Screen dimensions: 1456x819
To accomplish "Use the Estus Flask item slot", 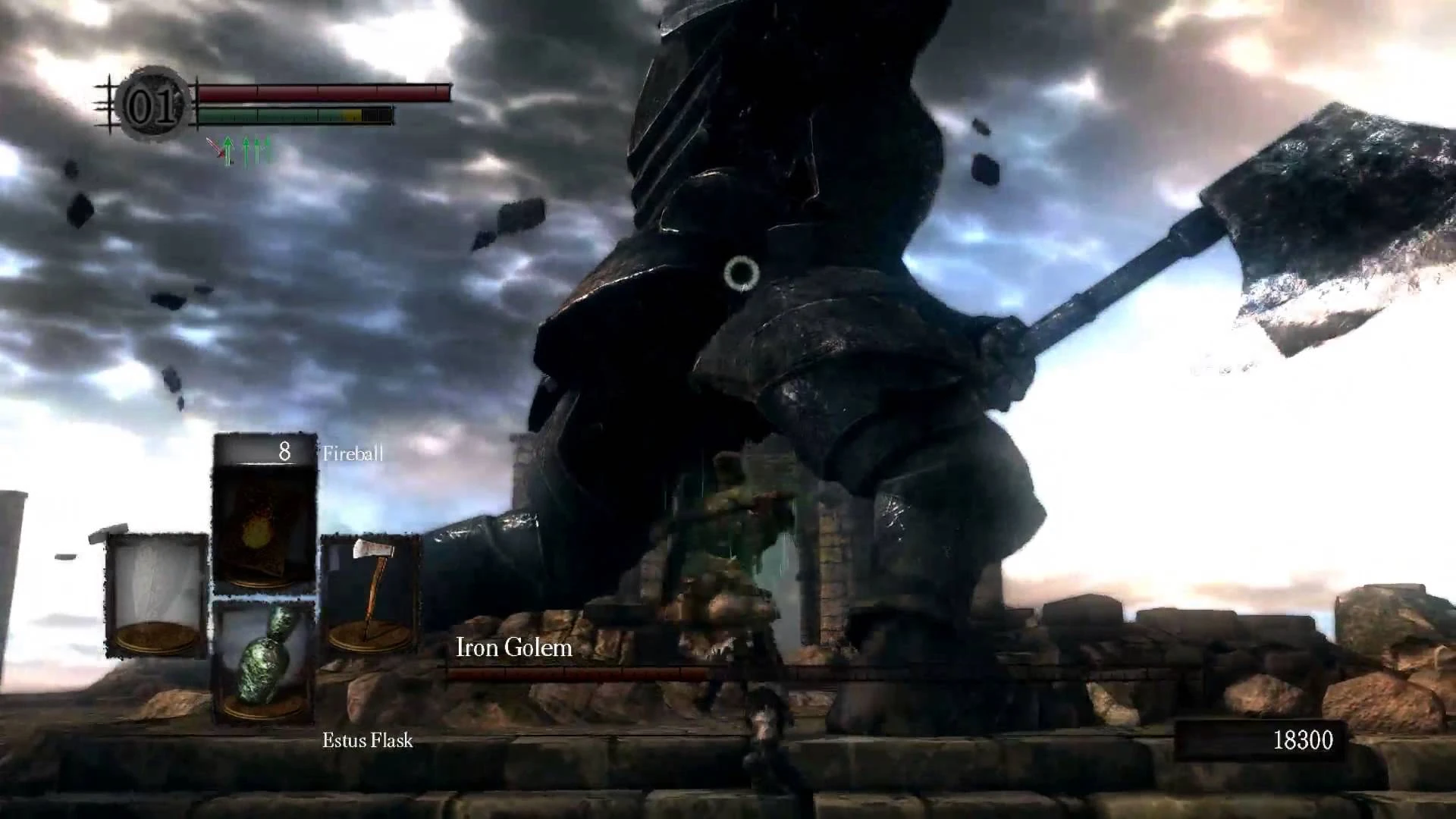I will coord(264,660).
